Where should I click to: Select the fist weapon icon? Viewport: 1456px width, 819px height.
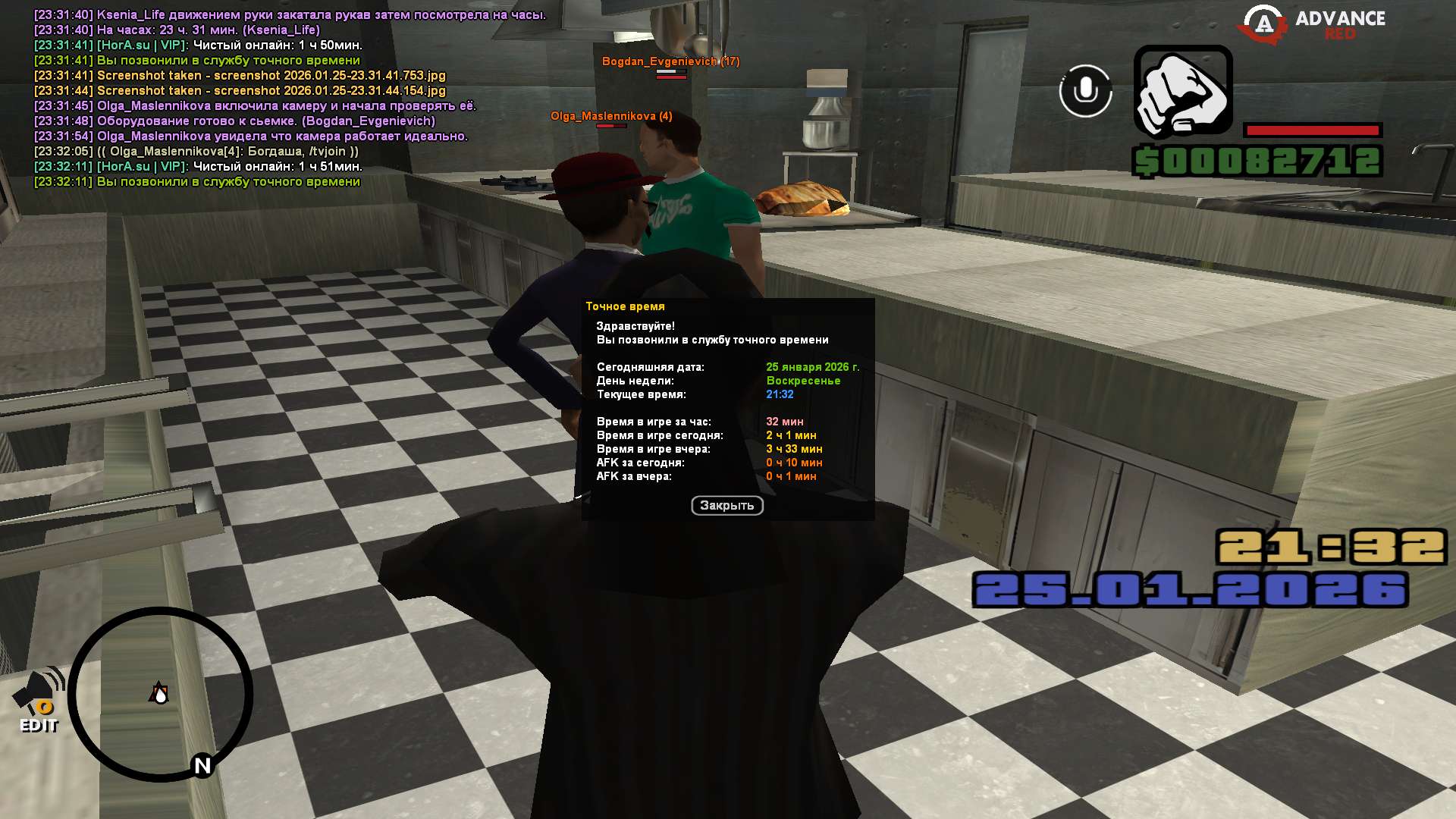click(x=1182, y=93)
